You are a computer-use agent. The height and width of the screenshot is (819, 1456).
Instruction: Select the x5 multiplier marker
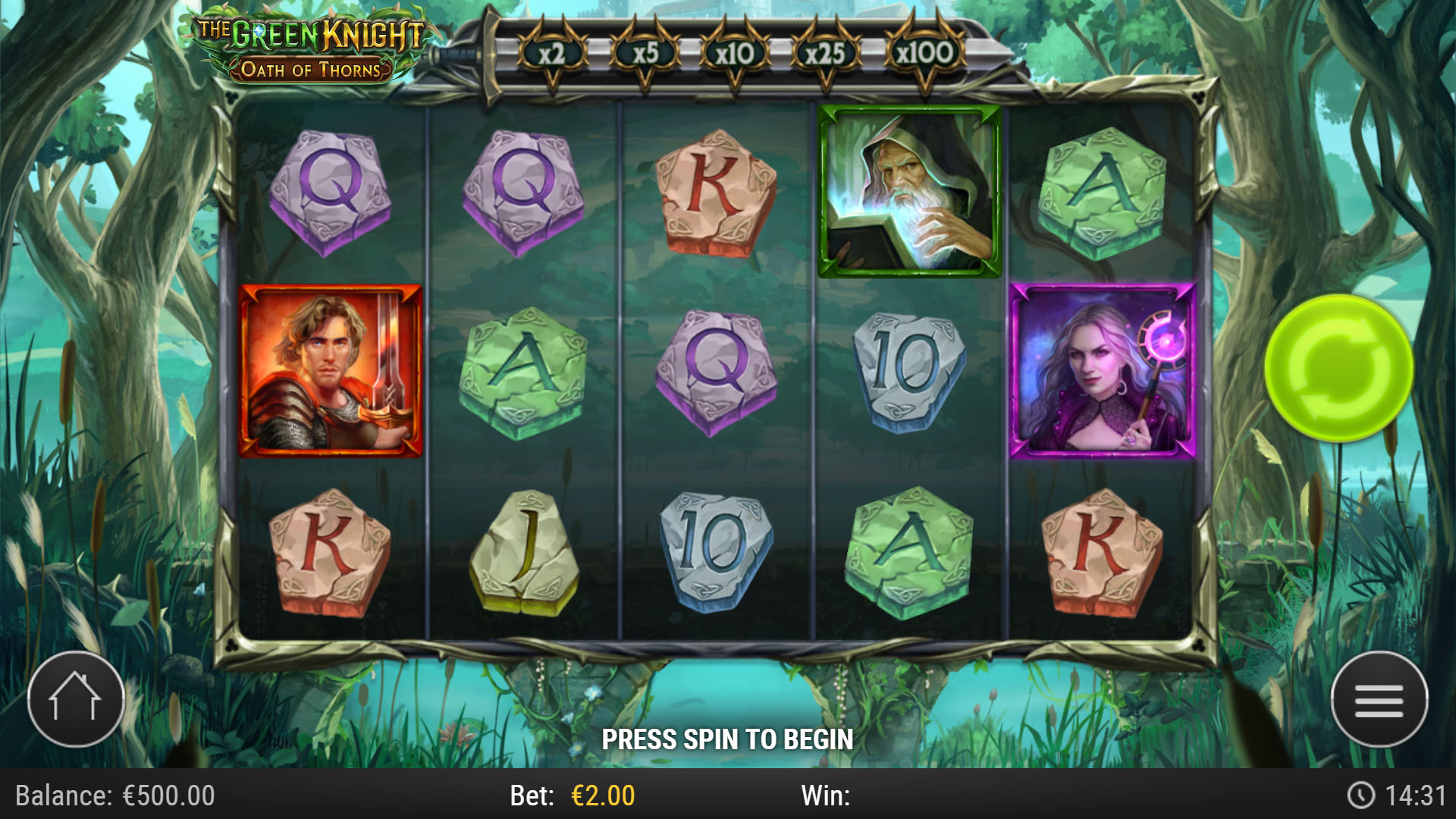click(x=647, y=53)
